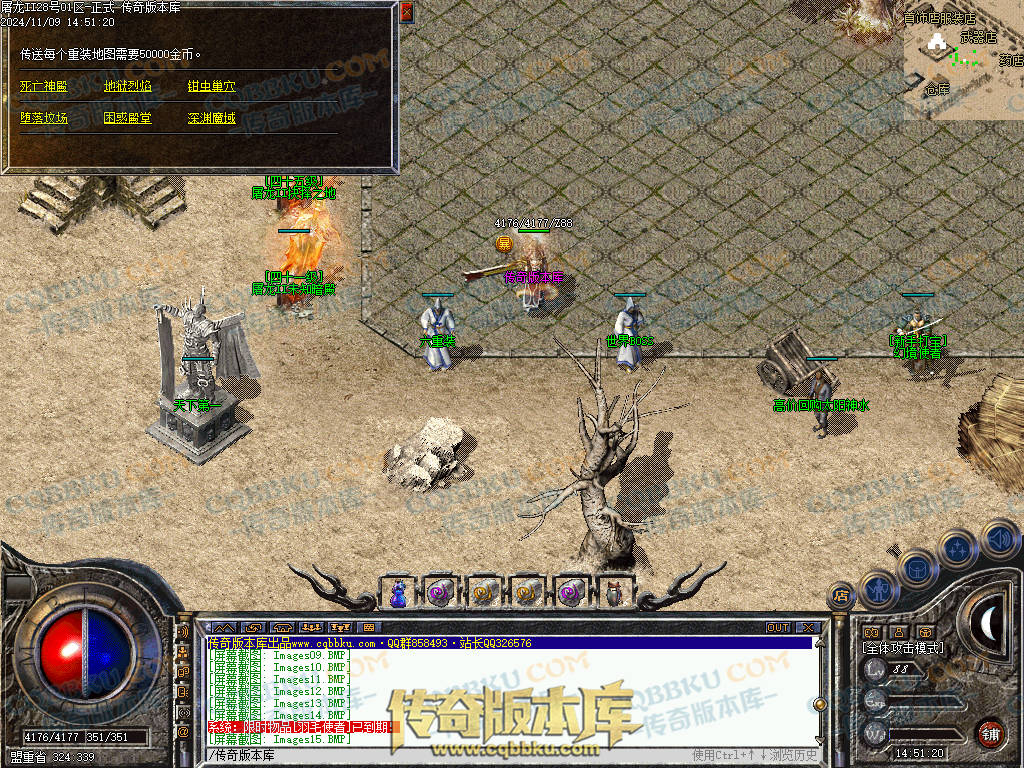Open the minimap in the corner
Screen dimensions: 1024x768
(x=963, y=59)
